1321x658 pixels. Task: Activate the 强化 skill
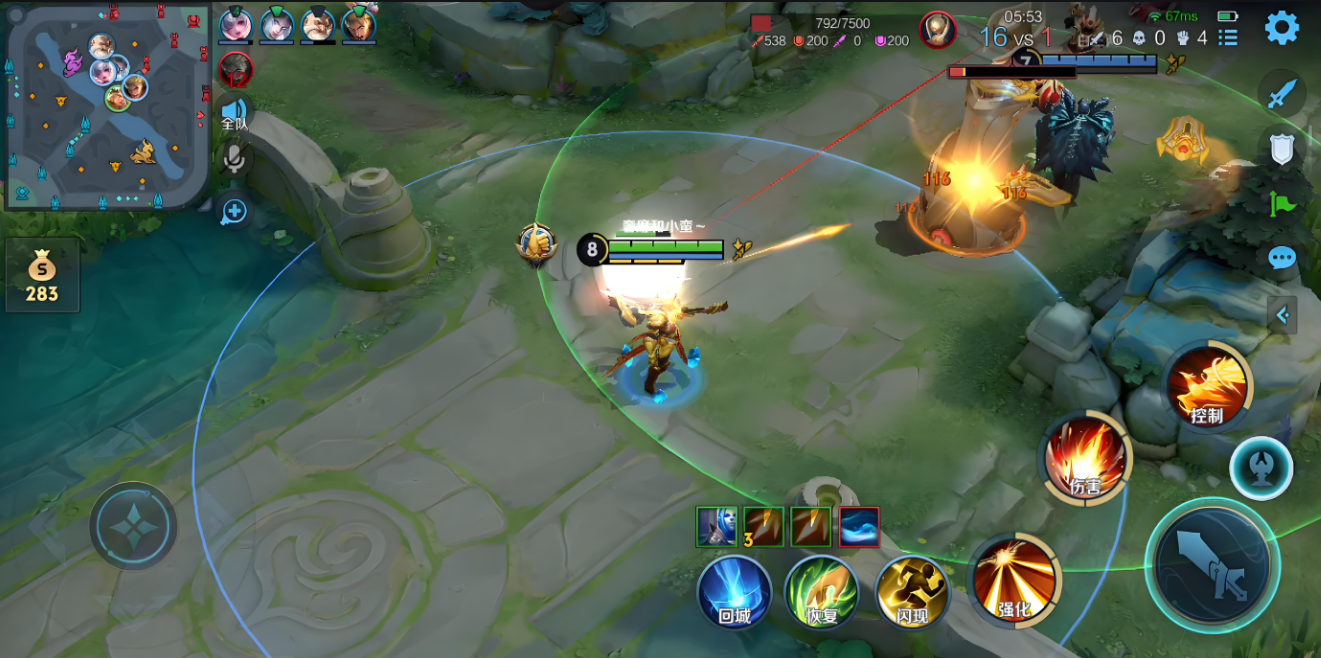point(1015,582)
